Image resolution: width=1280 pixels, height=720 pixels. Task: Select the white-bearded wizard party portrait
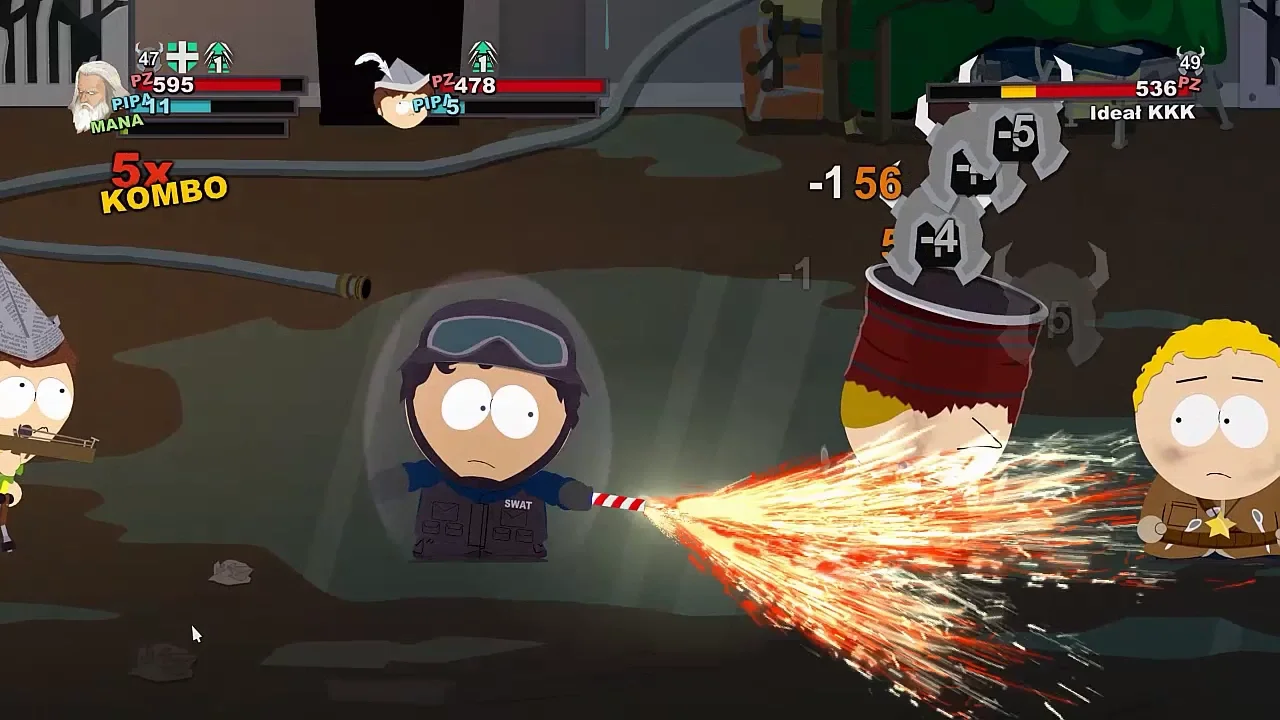[99, 97]
